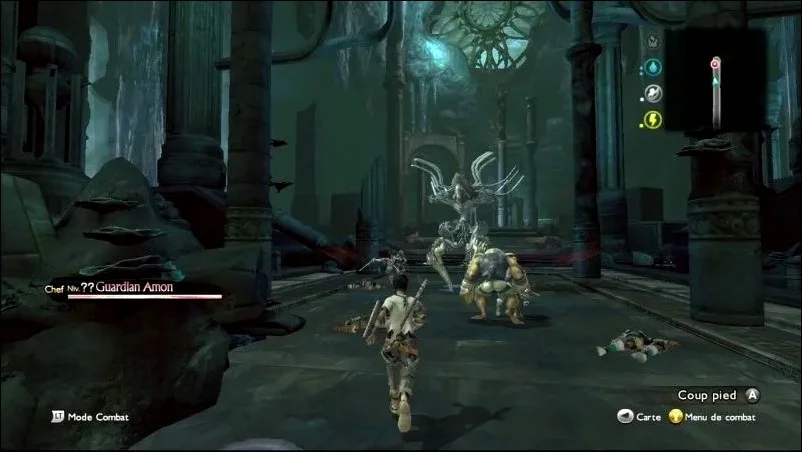
Task: Activate the yellow lightning bolt skill
Action: coord(650,120)
